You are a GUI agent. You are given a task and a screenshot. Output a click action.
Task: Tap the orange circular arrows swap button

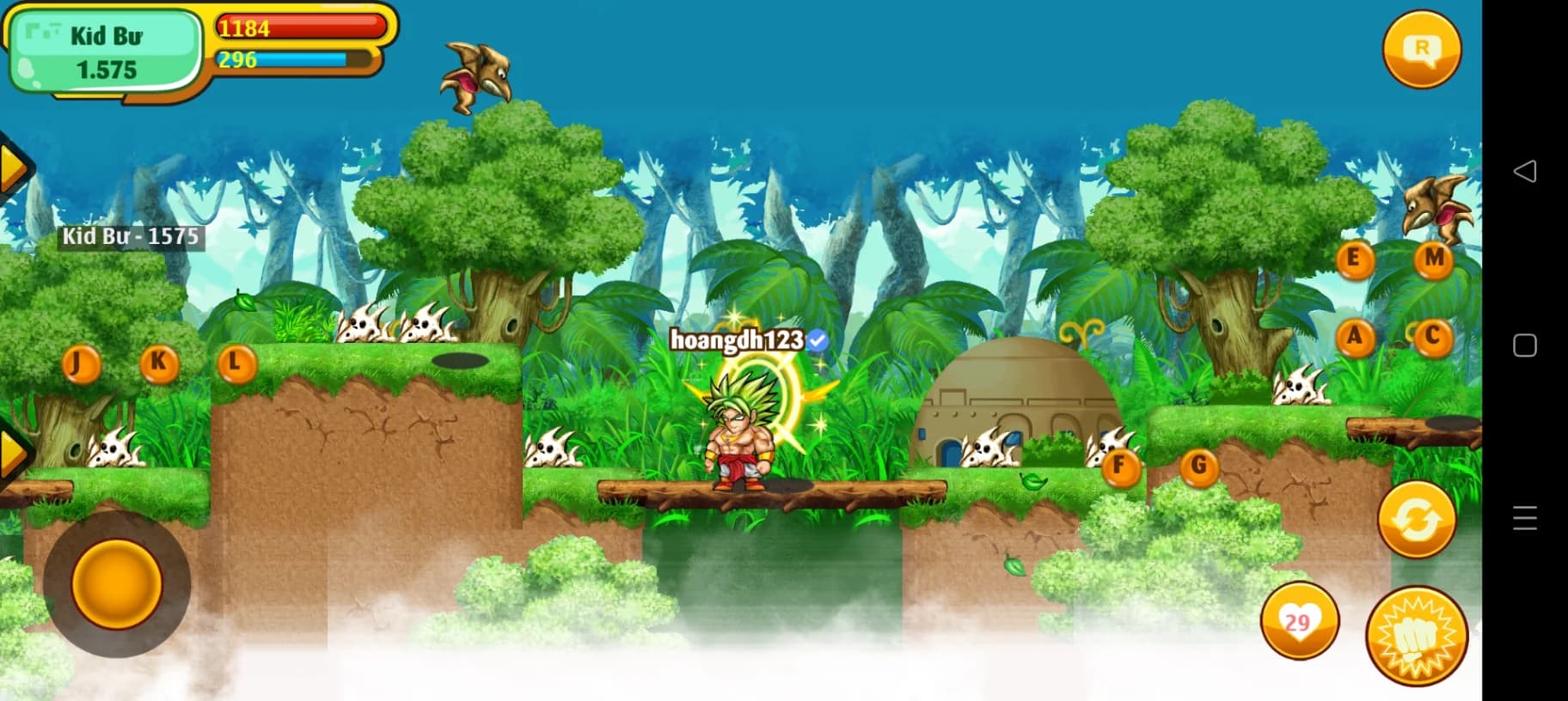point(1416,520)
